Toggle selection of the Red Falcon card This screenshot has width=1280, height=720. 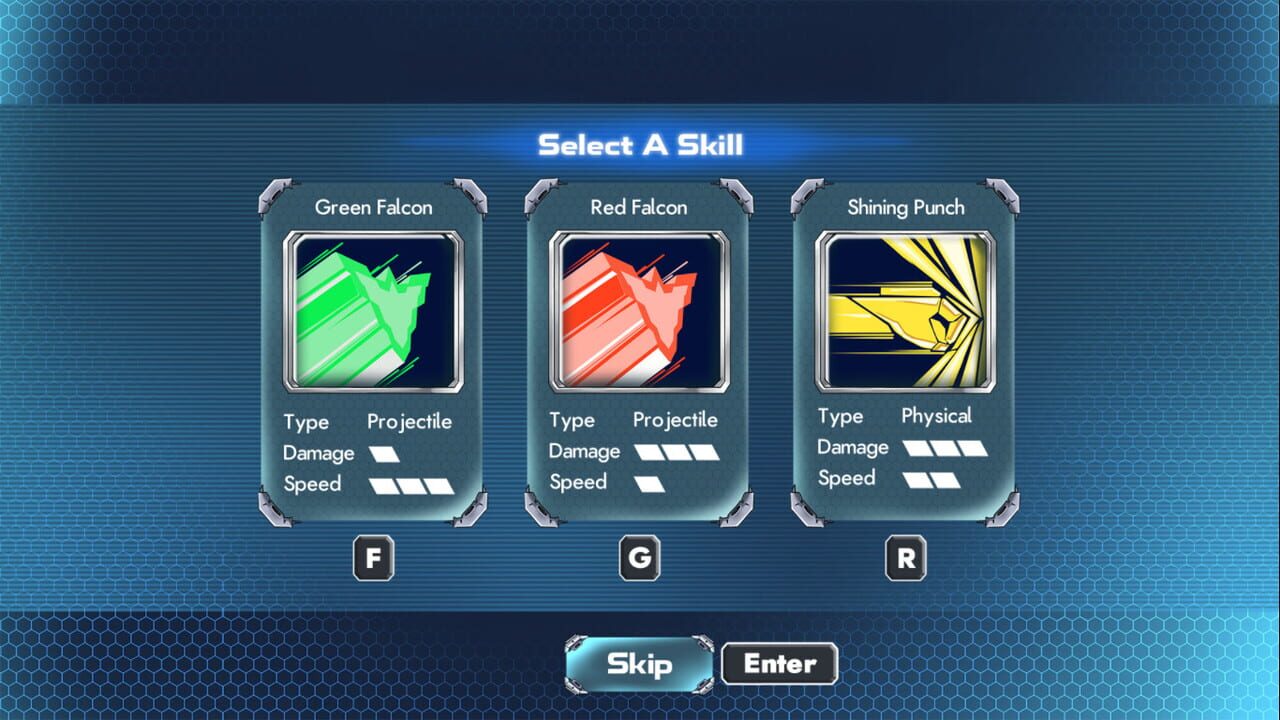(x=638, y=350)
